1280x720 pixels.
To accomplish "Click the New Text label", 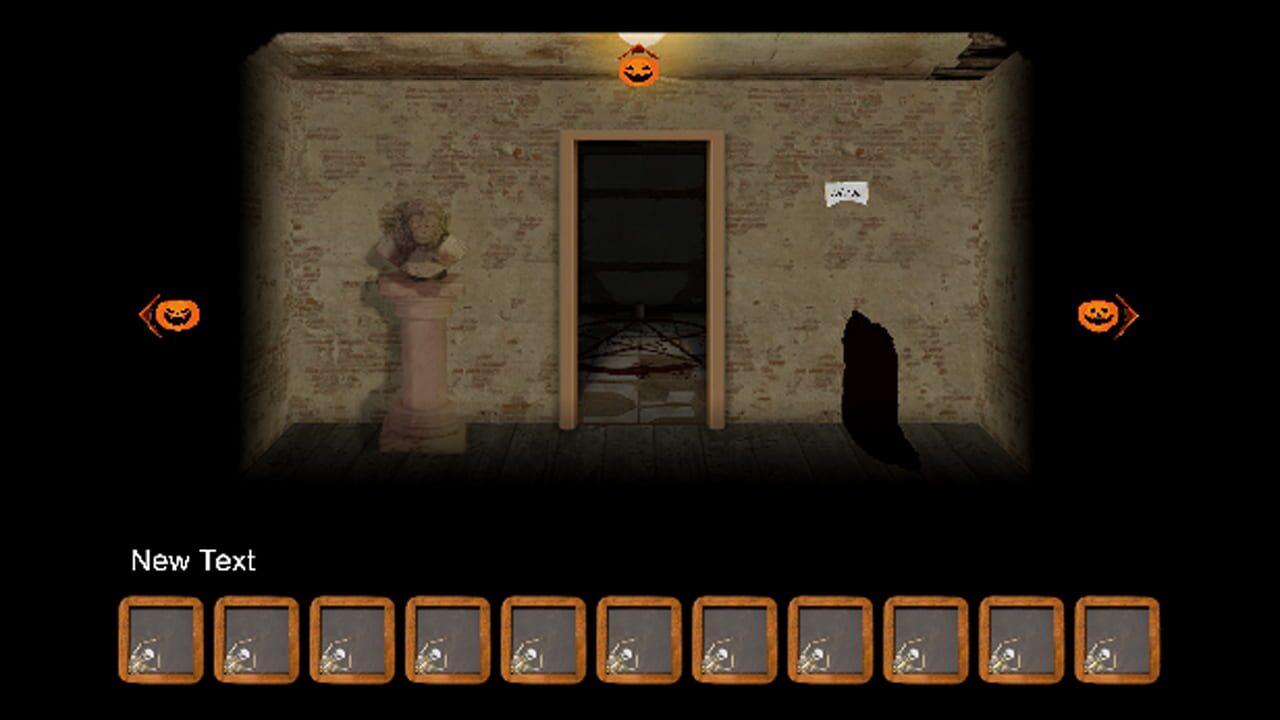I will pos(194,561).
